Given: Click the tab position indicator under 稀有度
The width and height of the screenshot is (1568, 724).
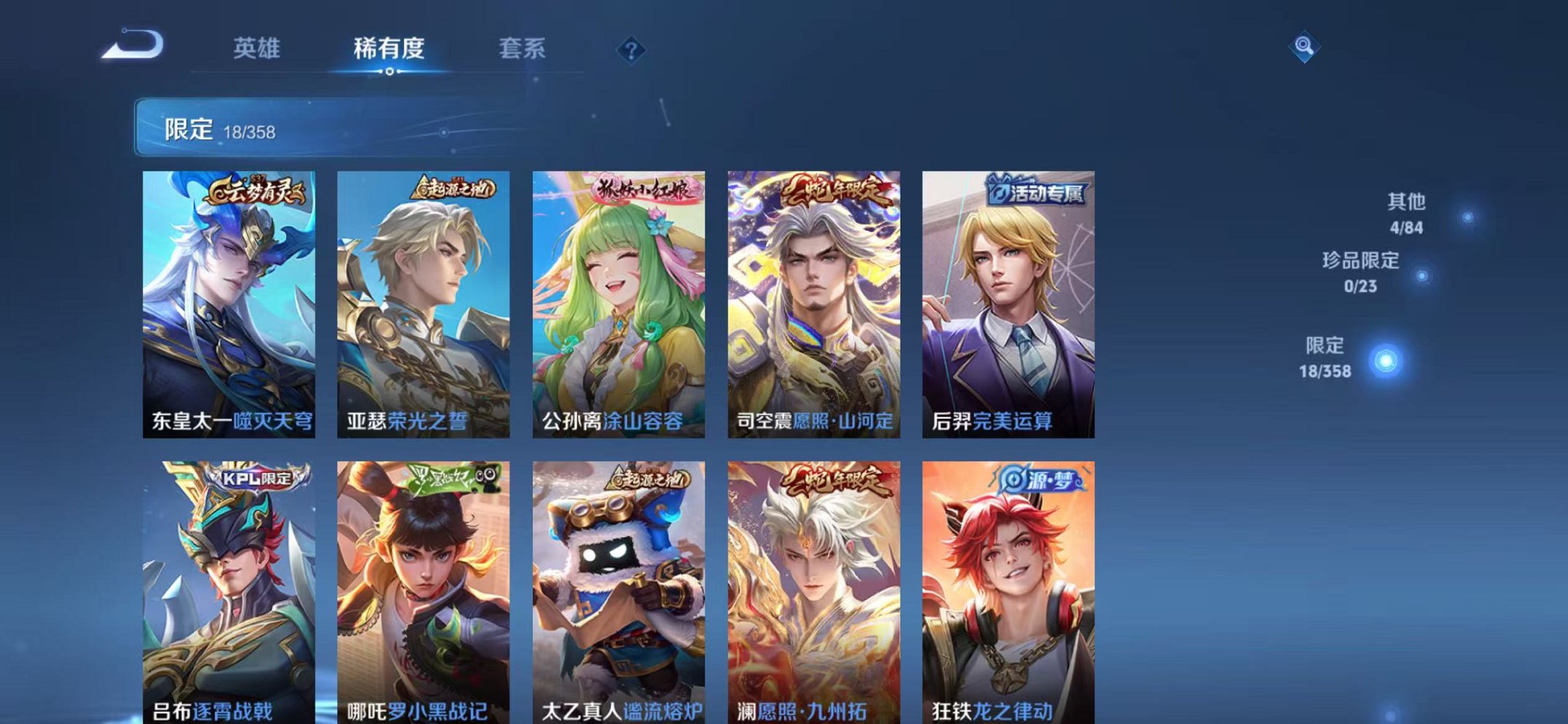Looking at the screenshot, I should point(391,71).
